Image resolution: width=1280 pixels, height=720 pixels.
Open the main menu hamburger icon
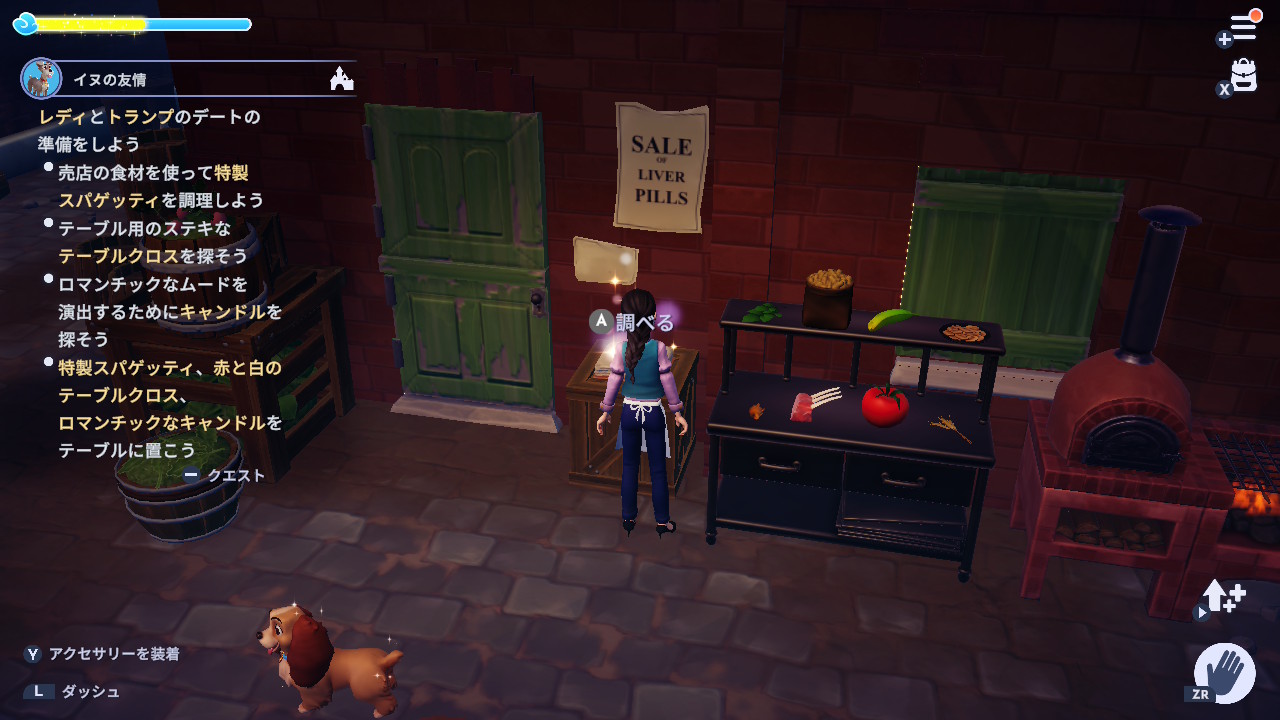(x=1243, y=26)
